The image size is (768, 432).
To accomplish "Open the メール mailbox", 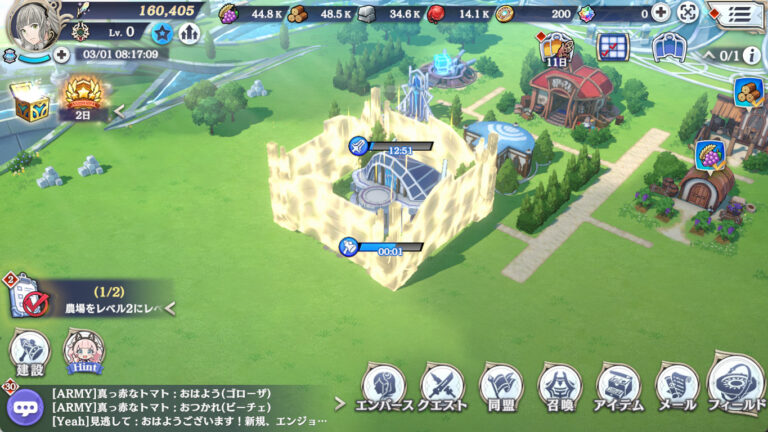I will tap(677, 386).
